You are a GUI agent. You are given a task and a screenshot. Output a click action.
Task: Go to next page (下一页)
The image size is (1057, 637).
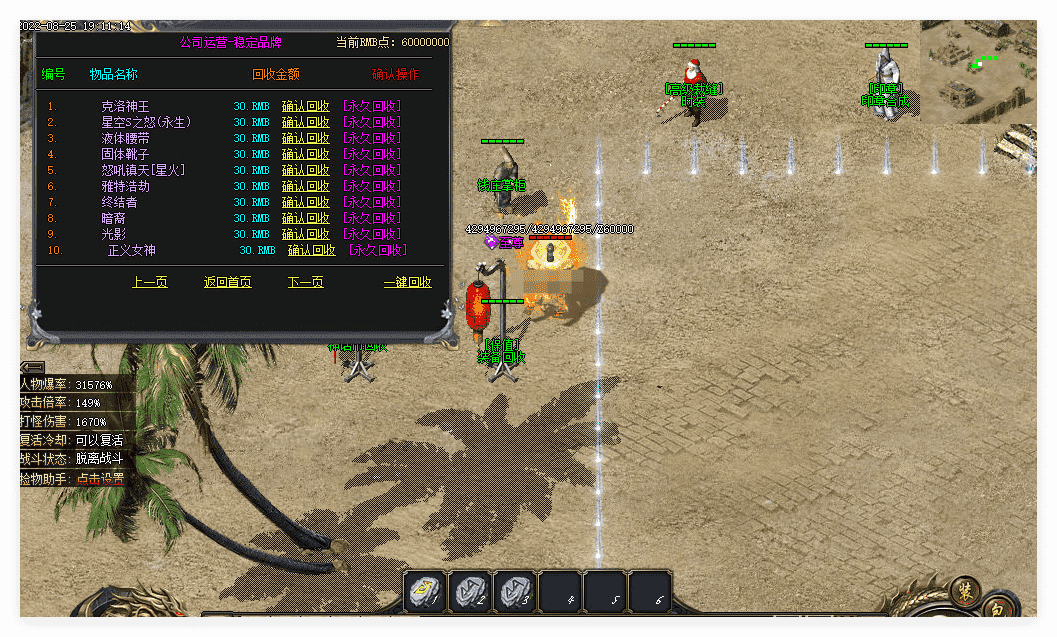tap(305, 283)
